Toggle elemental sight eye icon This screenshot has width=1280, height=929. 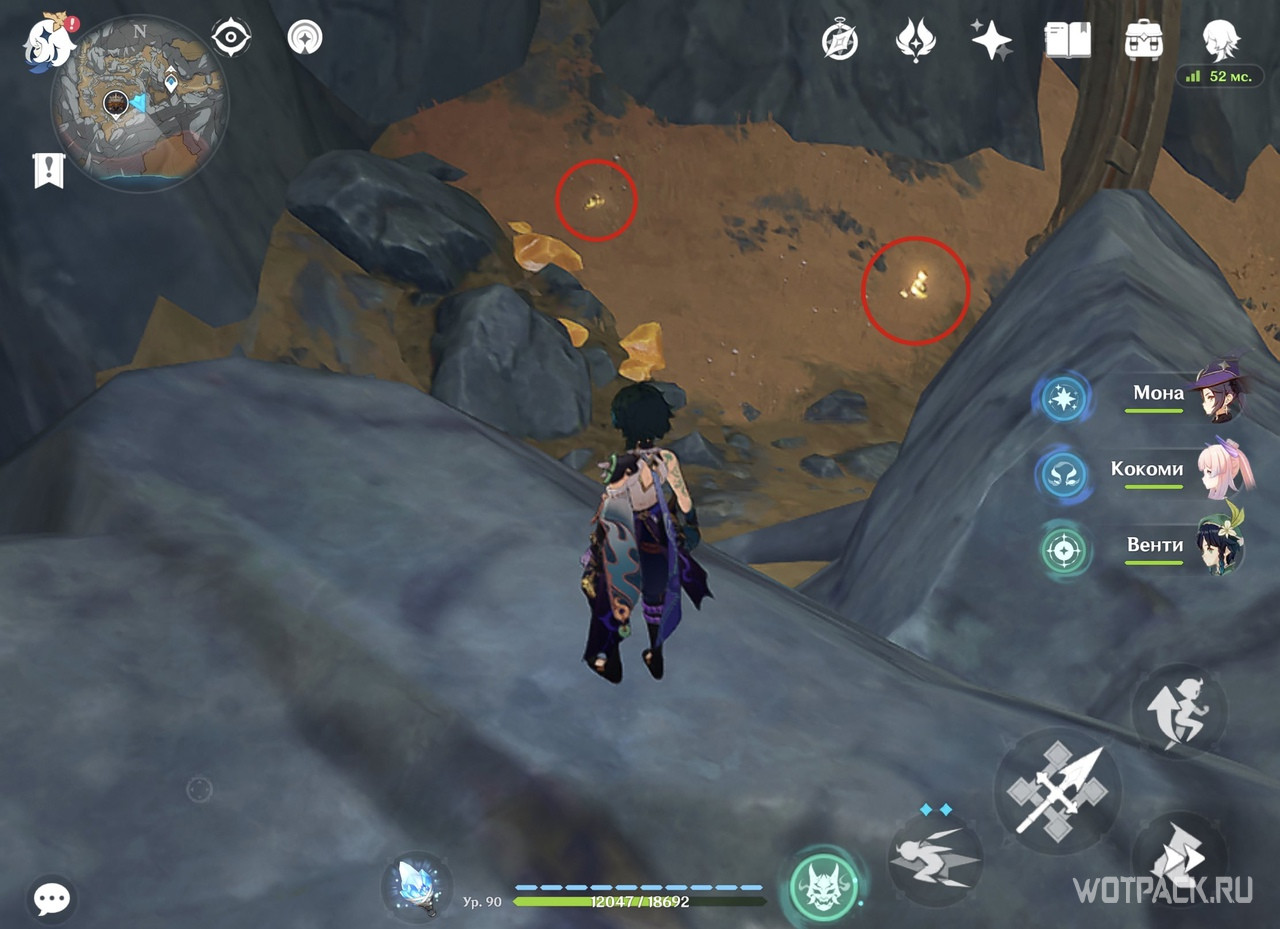(231, 38)
